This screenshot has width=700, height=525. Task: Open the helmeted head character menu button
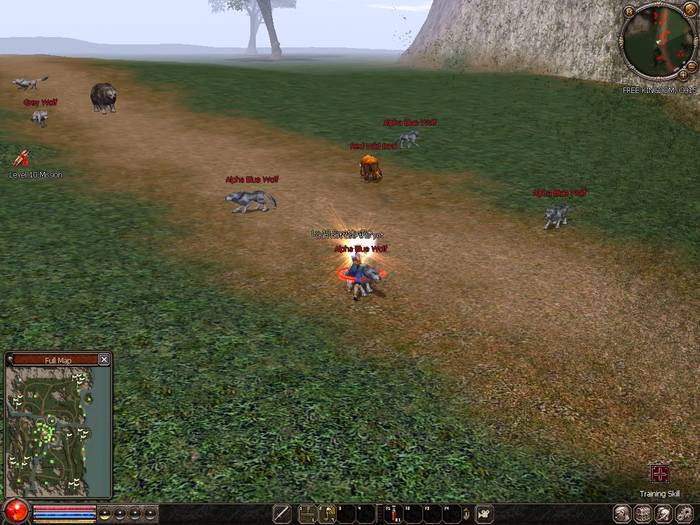pos(622,514)
